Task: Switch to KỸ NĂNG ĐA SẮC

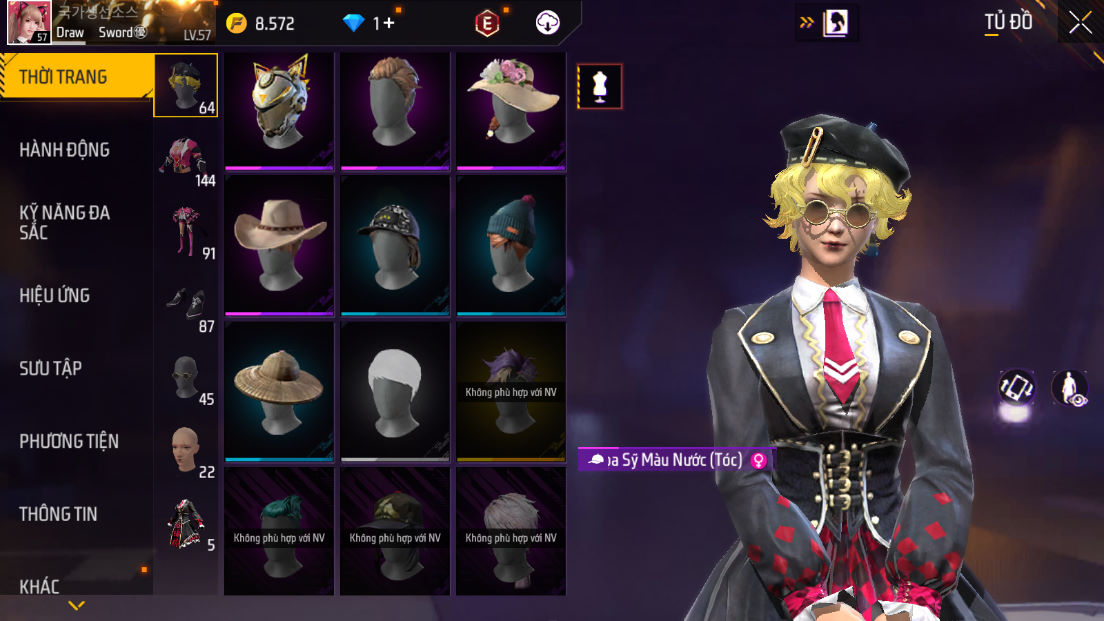Action: (65, 222)
